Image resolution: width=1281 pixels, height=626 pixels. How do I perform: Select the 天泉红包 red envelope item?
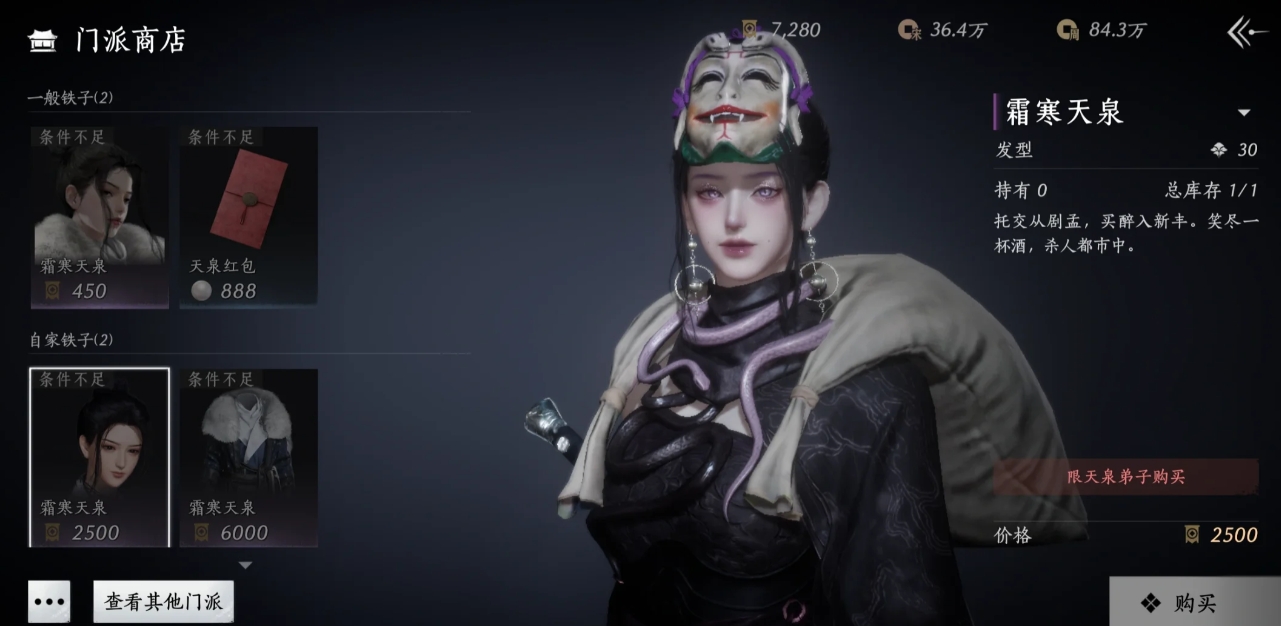click(x=248, y=215)
